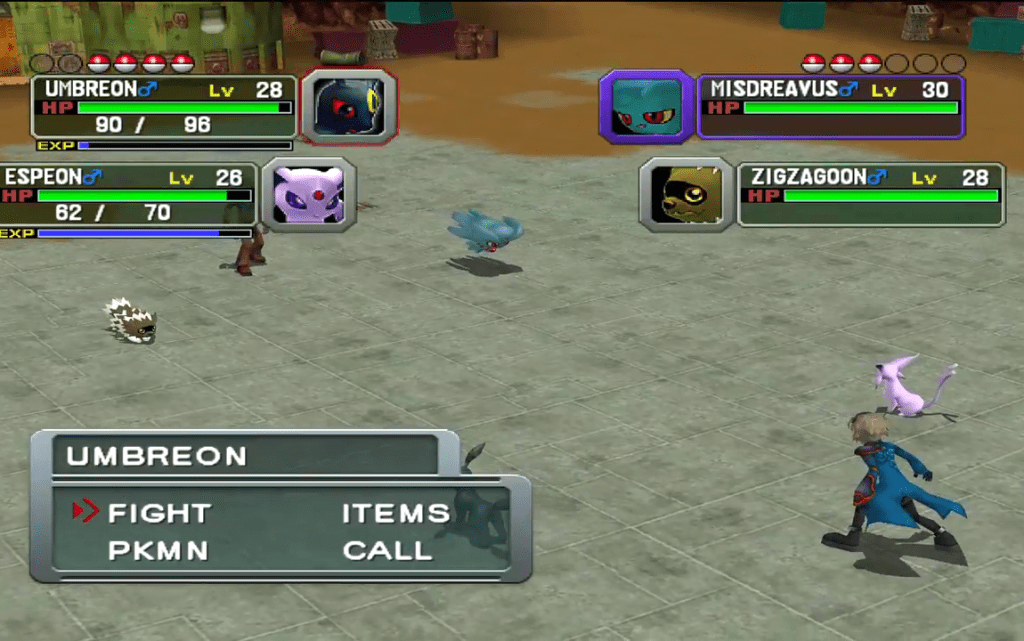1024x641 pixels.
Task: Choose the PKMN option
Action: pos(158,551)
